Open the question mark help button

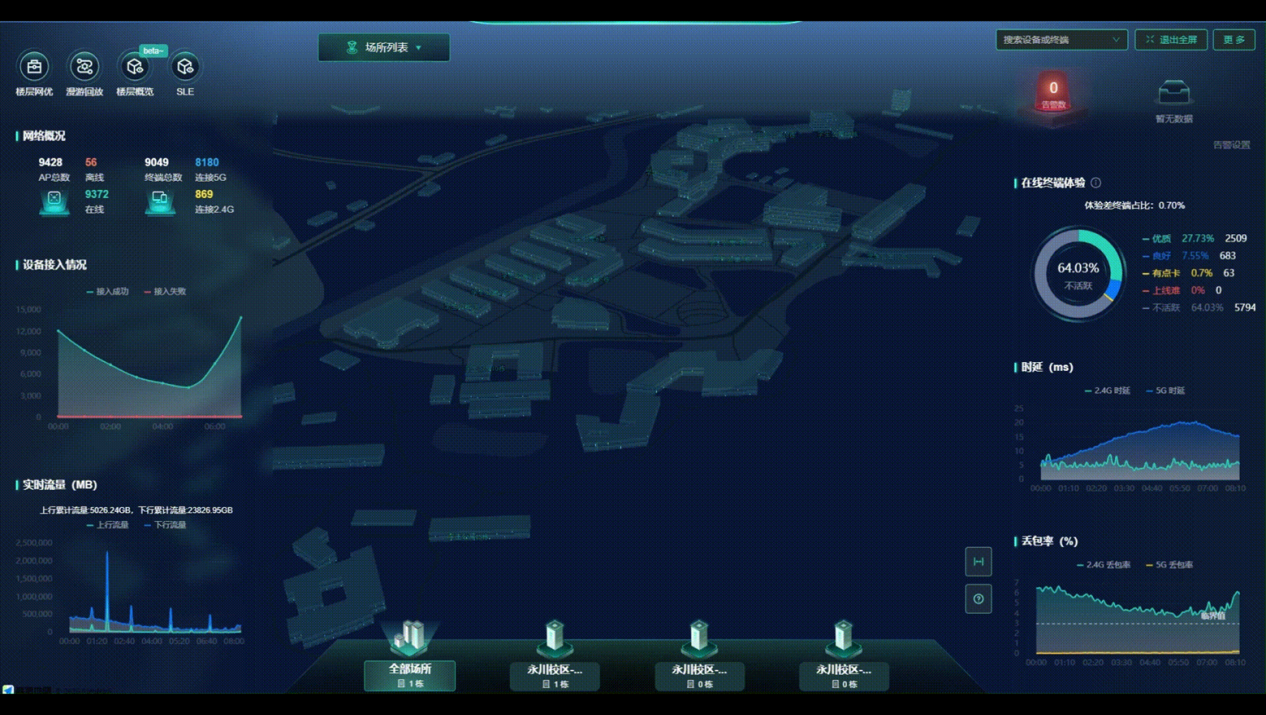(978, 599)
